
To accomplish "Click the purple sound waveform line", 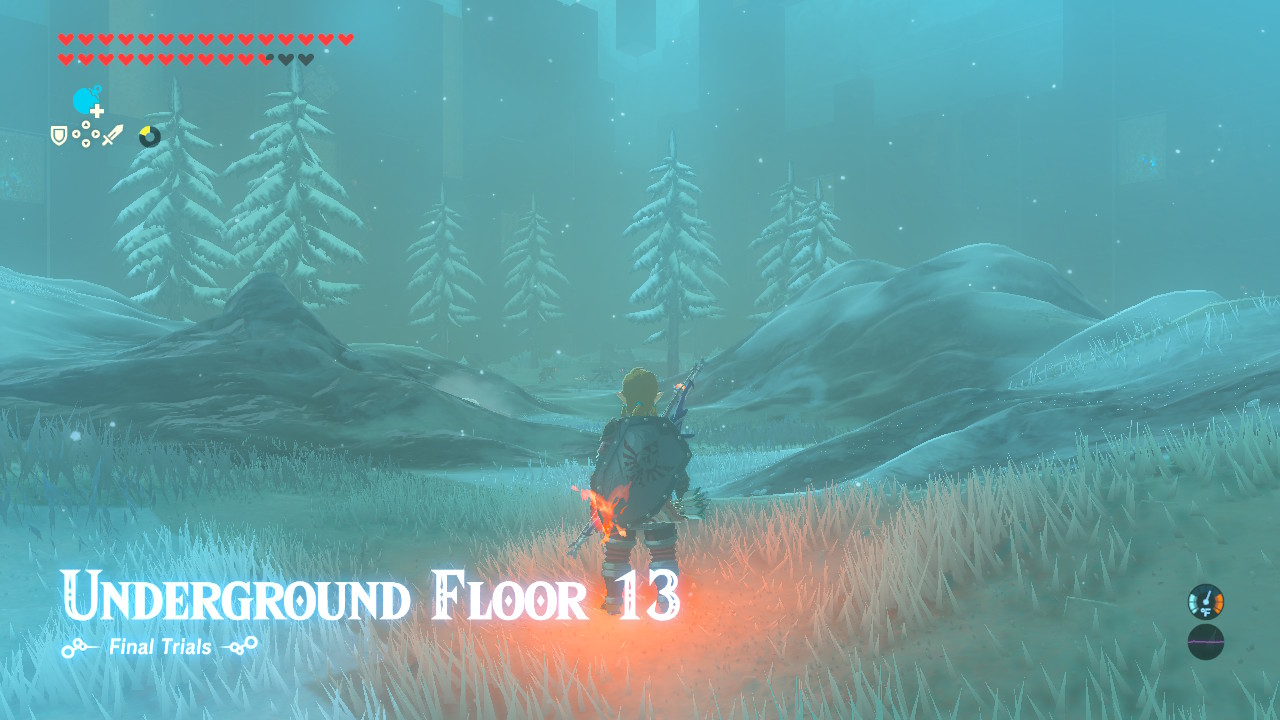I will tap(1205, 641).
